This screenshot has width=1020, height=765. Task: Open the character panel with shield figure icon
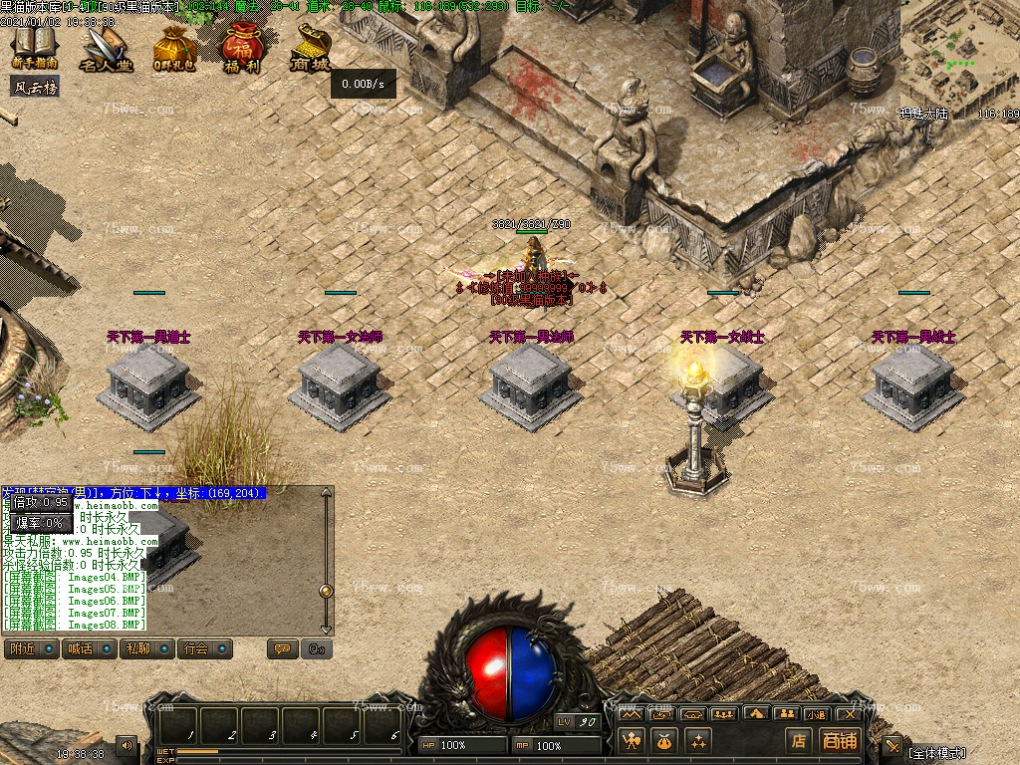point(630,741)
